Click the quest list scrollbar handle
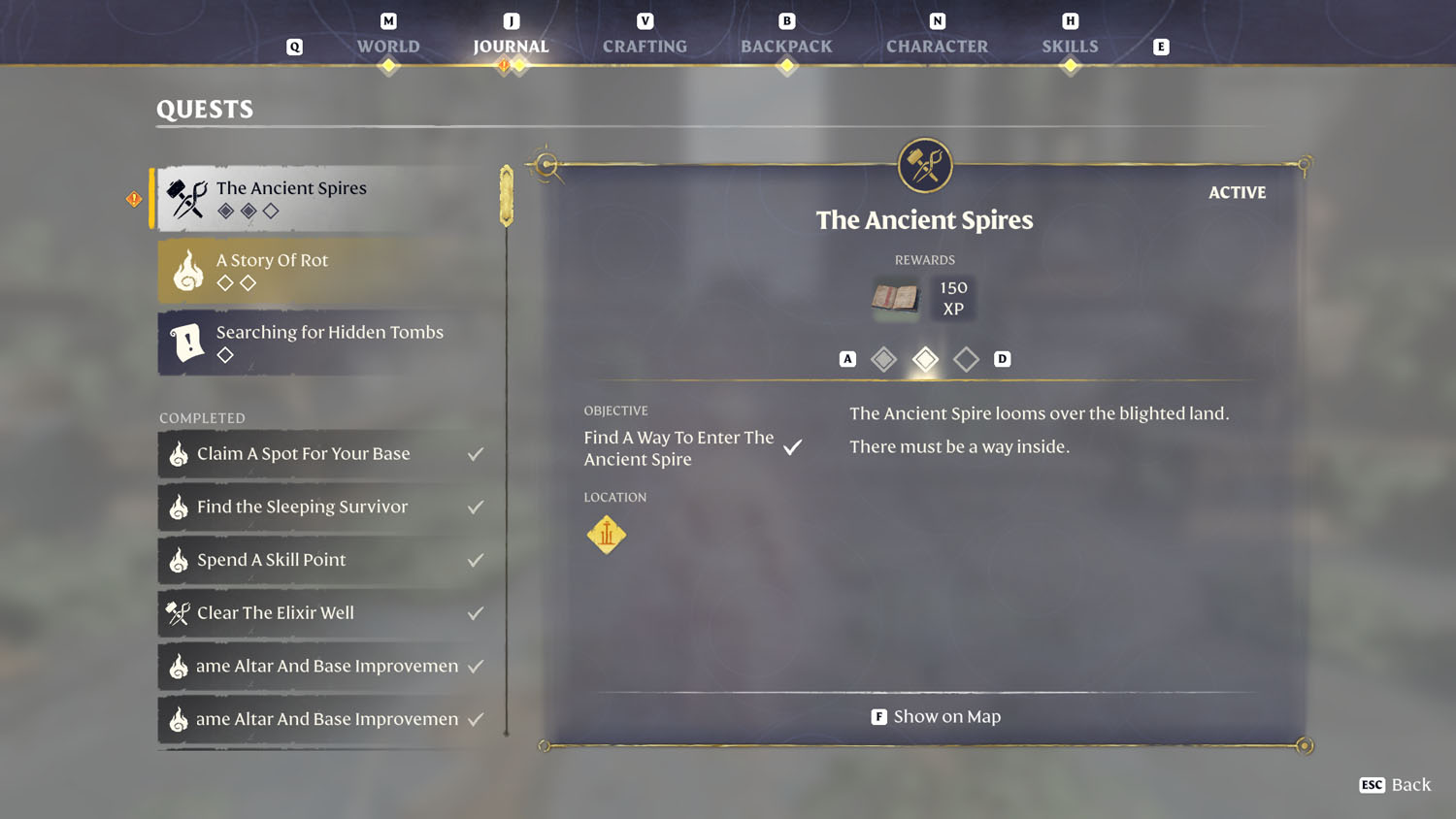Viewport: 1456px width, 819px height. [x=507, y=196]
